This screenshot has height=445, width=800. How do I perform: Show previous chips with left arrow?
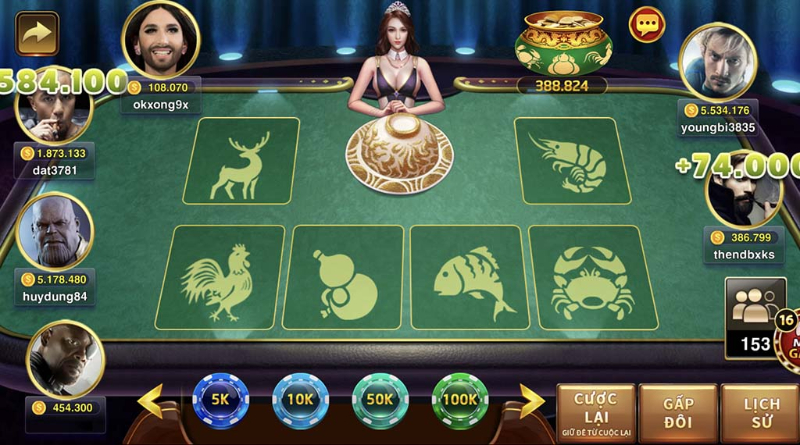coord(152,402)
